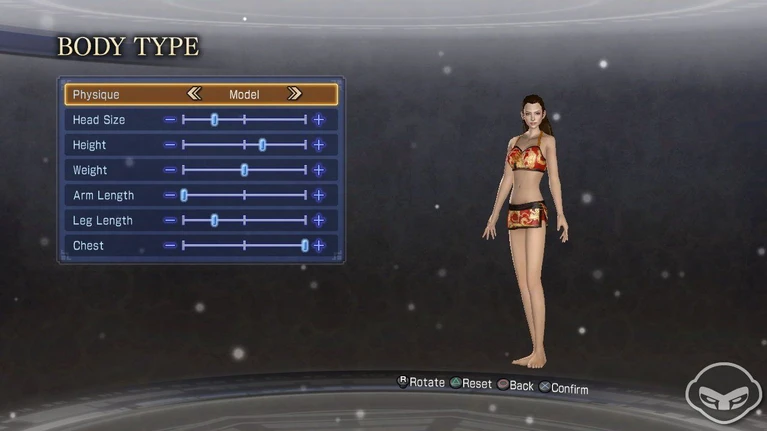Adjust the Height slider handle
Screen dimensions: 767x431
click(x=262, y=145)
